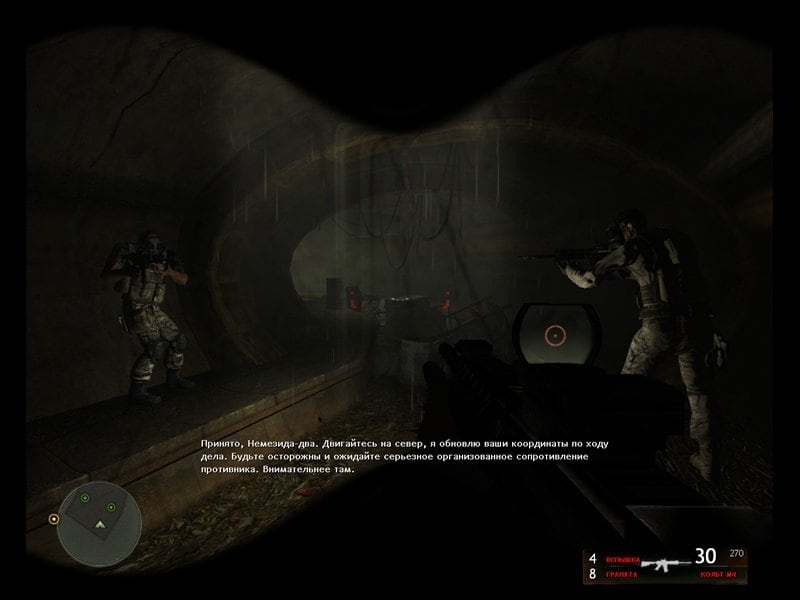Choose the frag grenade (Граната) entry

click(618, 574)
